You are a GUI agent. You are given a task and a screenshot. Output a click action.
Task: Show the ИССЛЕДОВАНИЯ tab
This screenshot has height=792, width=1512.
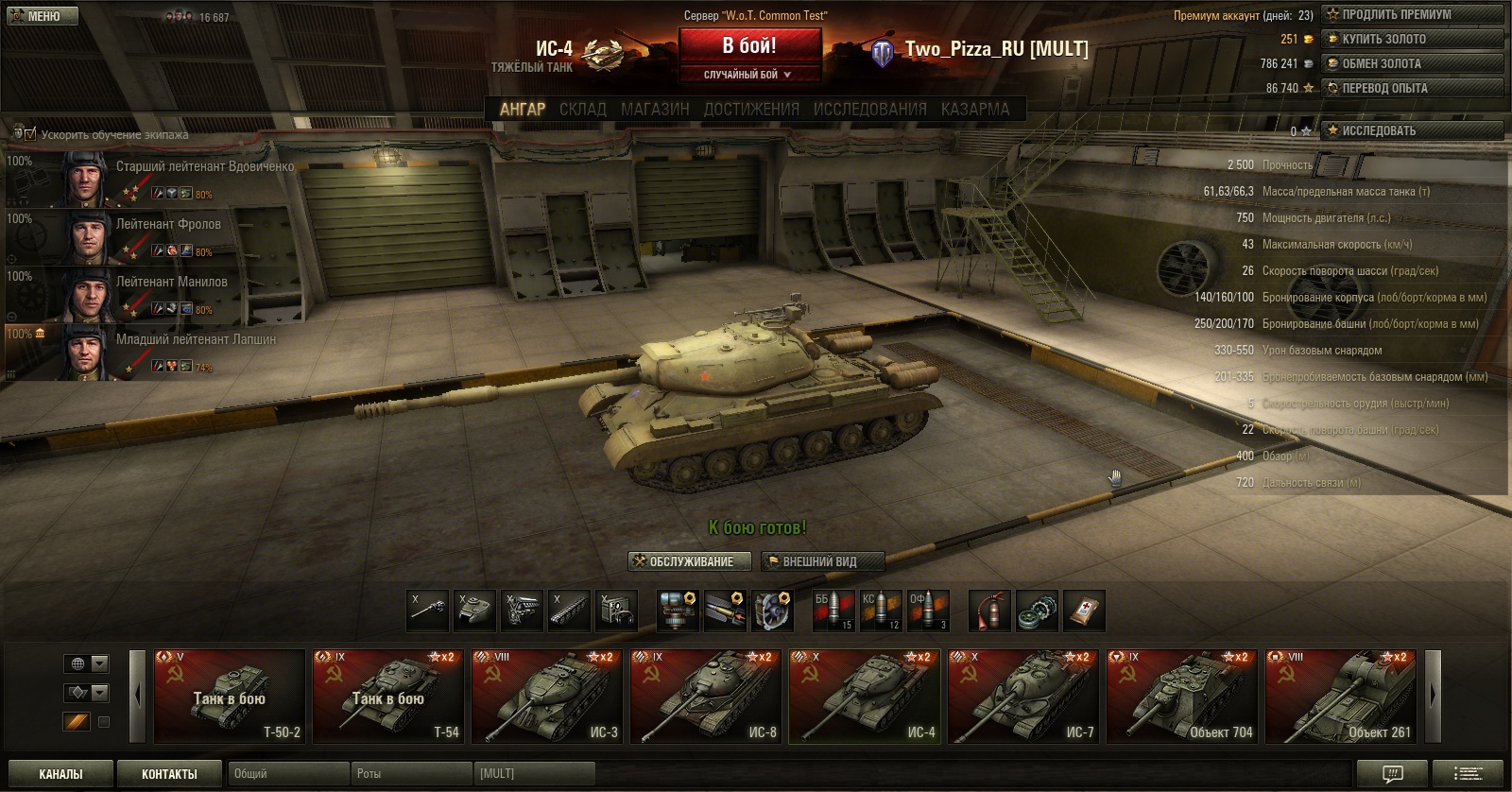(x=869, y=110)
